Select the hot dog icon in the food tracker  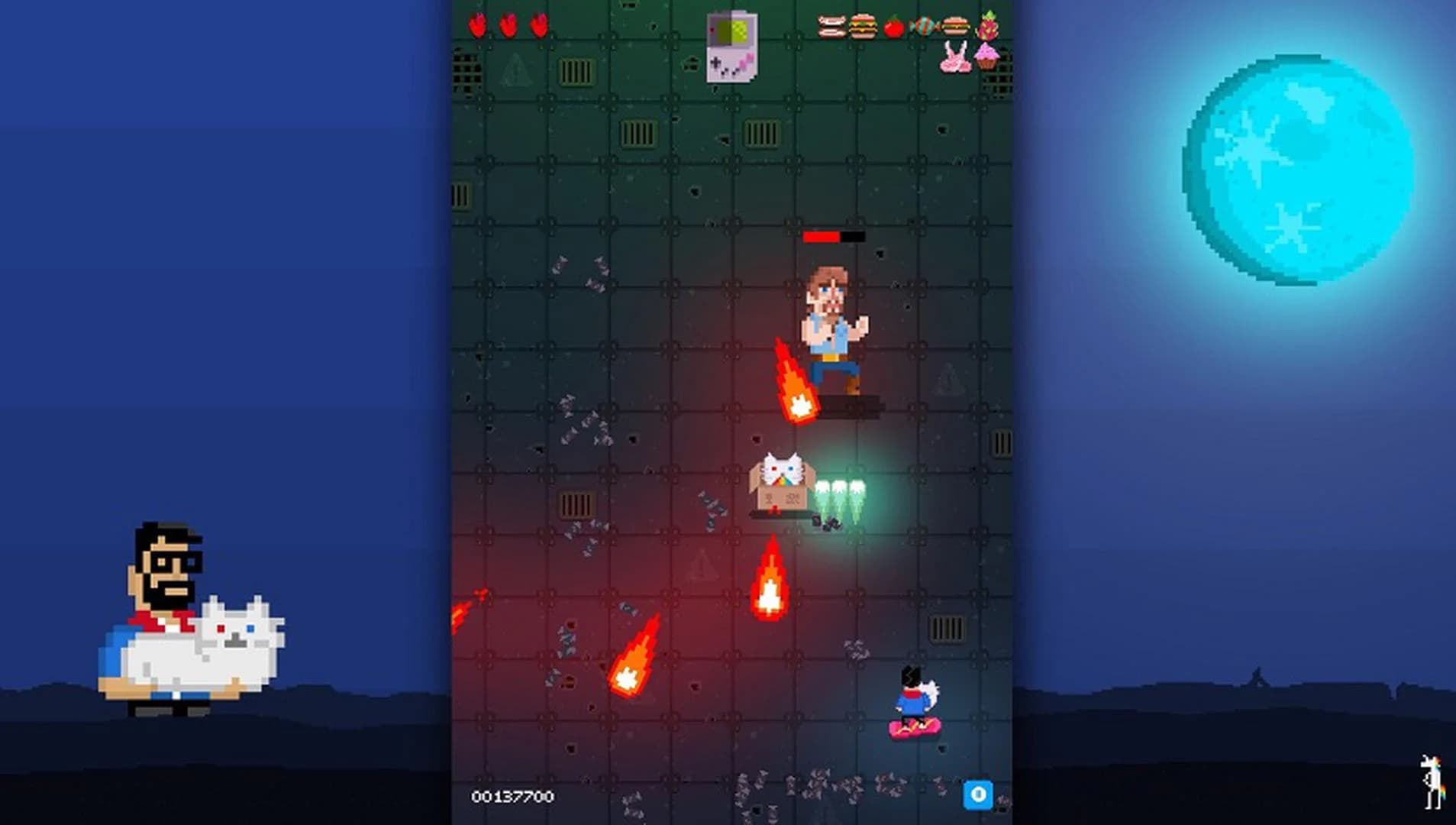(831, 24)
